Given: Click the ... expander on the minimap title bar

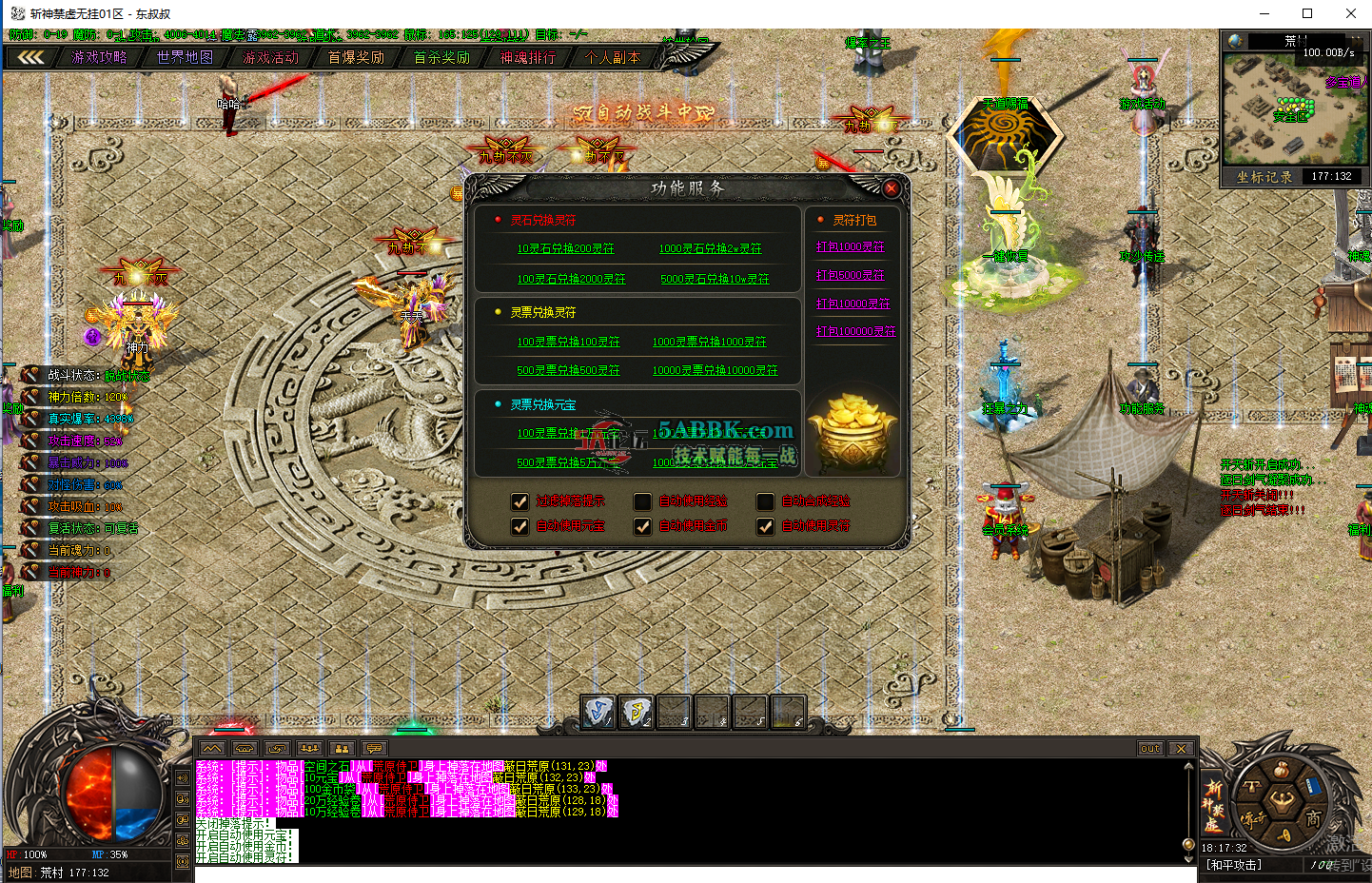Looking at the screenshot, I should pos(1356,42).
